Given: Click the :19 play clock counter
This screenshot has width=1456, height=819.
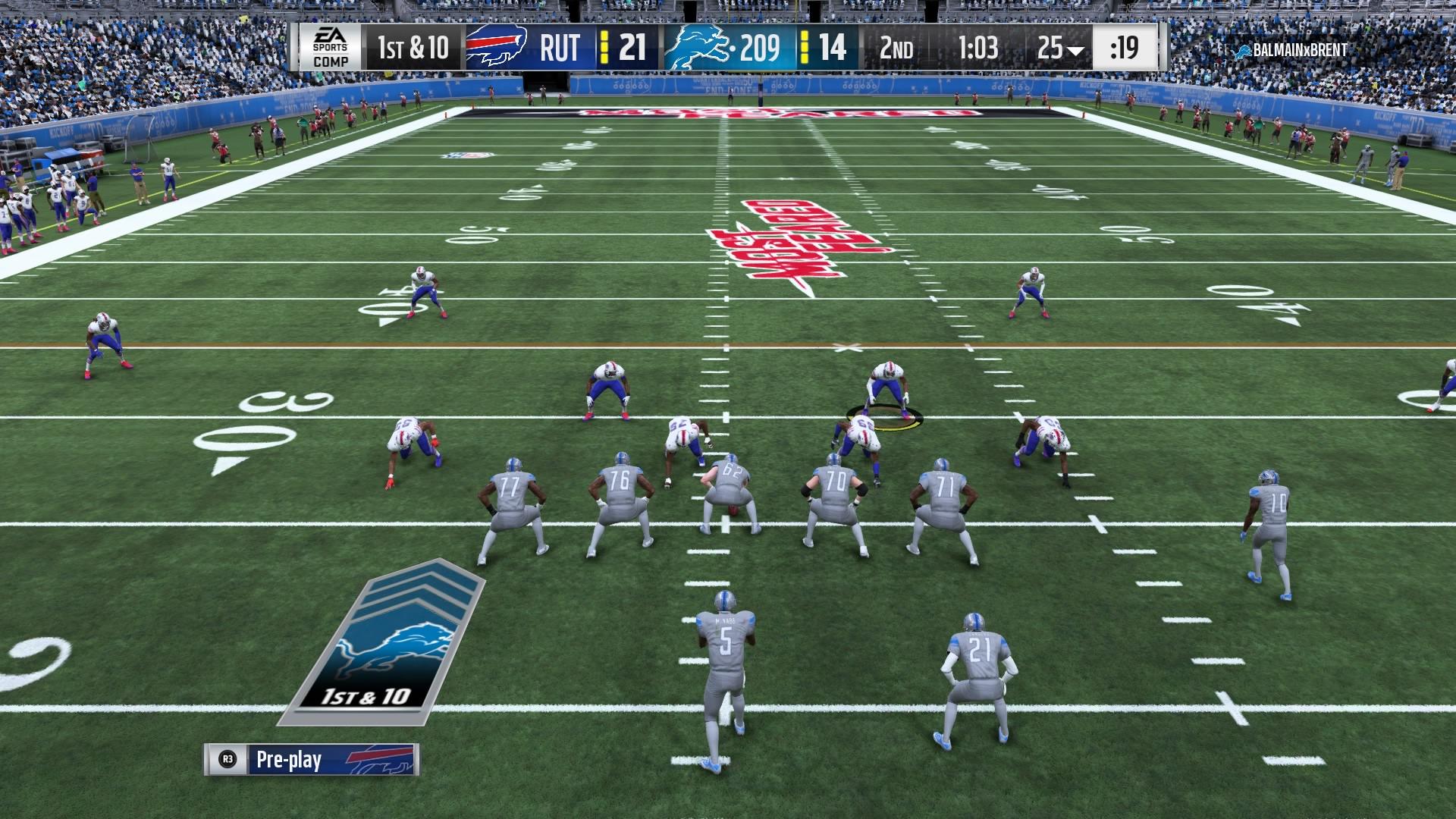Looking at the screenshot, I should click(1124, 47).
